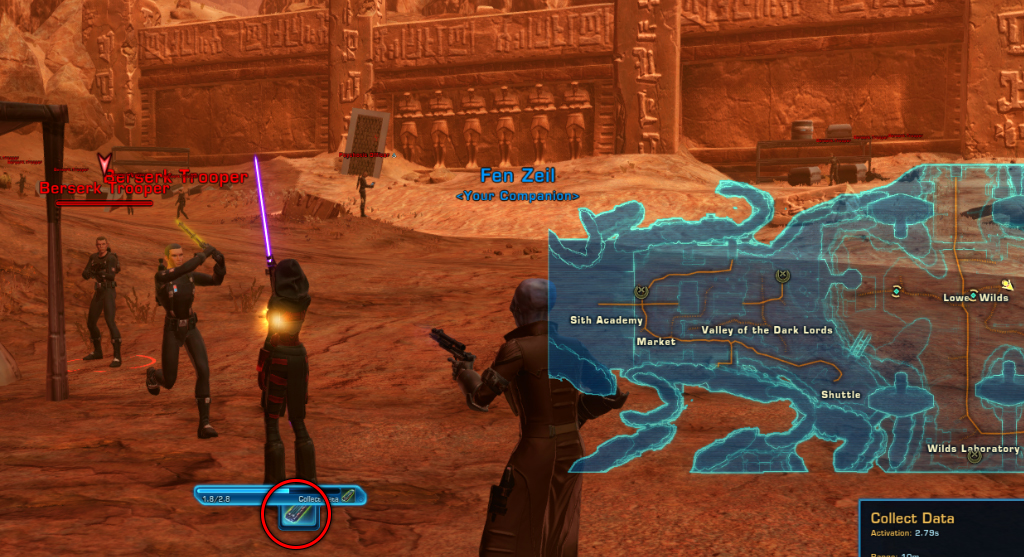Click the Sith Academy map marker
The height and width of the screenshot is (557, 1024).
[641, 293]
